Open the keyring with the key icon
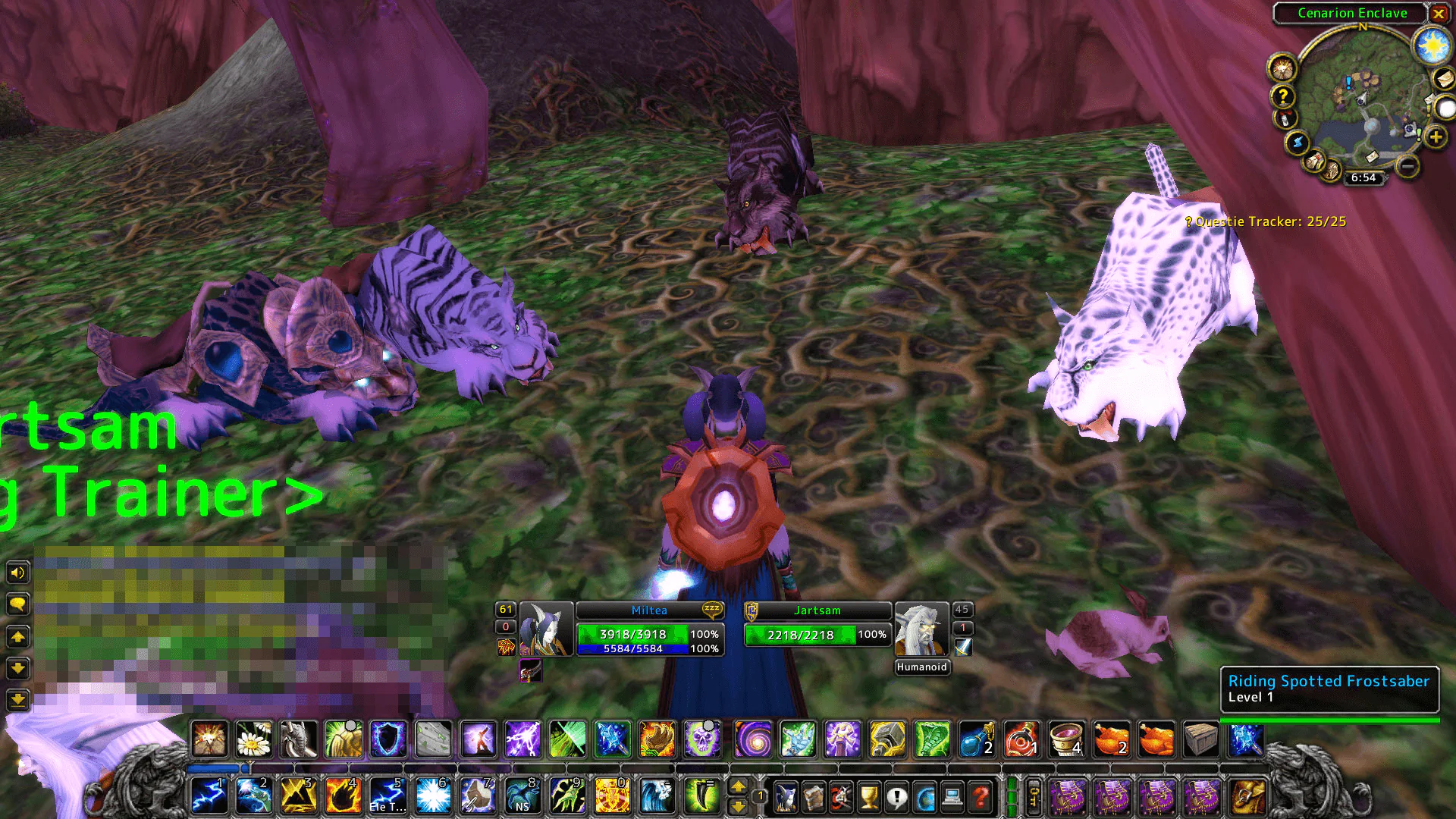Screen dimensions: 1456x819 pyautogui.click(x=1034, y=798)
